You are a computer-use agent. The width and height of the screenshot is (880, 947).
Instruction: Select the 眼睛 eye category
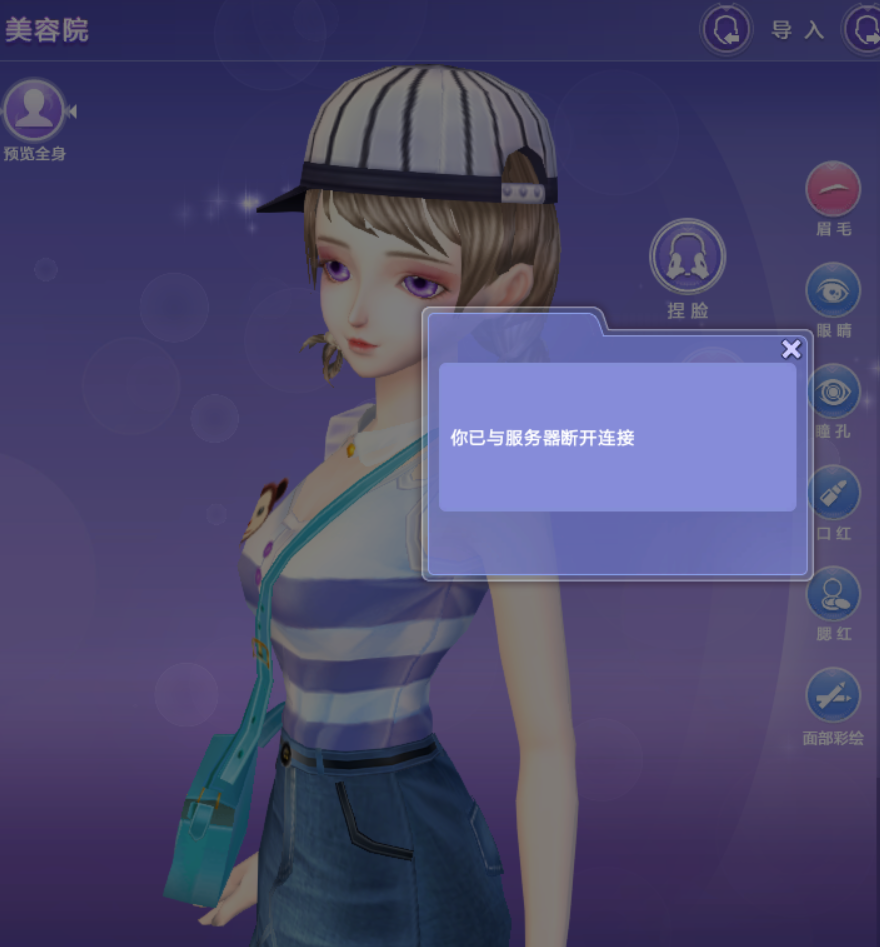coord(833,291)
